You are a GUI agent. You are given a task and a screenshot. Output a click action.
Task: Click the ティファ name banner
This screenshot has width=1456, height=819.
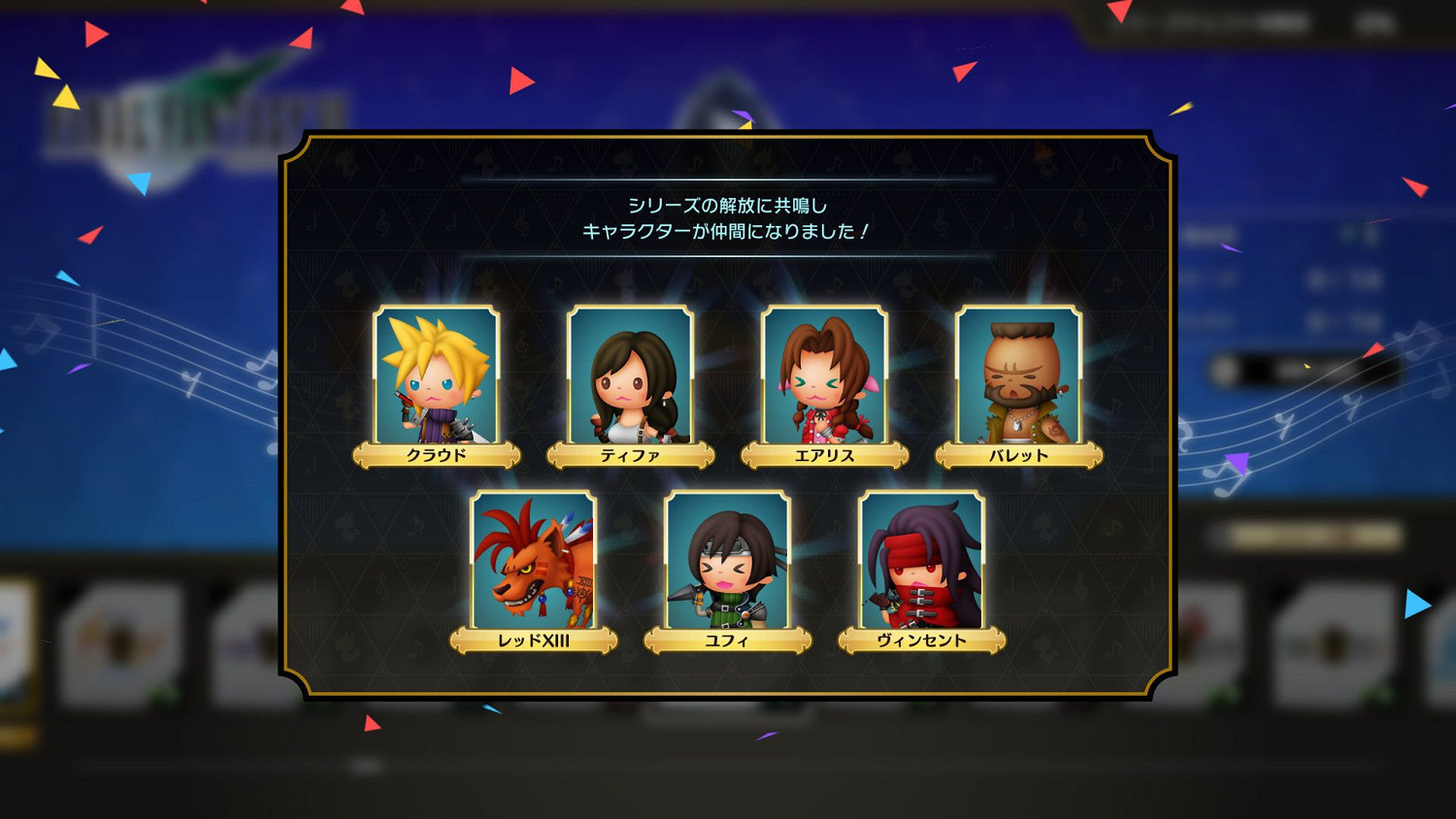point(632,452)
